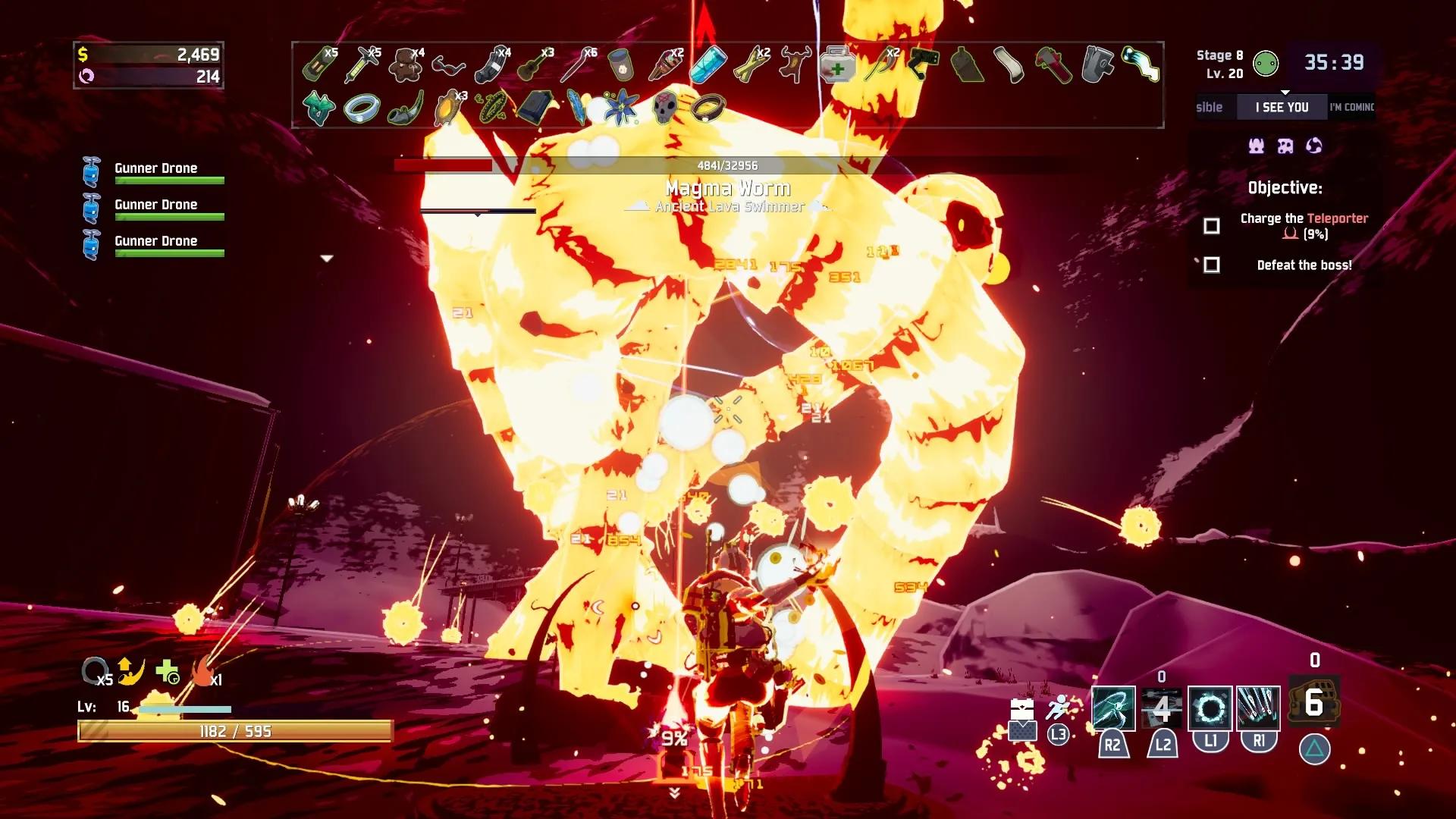Click the green difficulty face icon

coord(1266,64)
